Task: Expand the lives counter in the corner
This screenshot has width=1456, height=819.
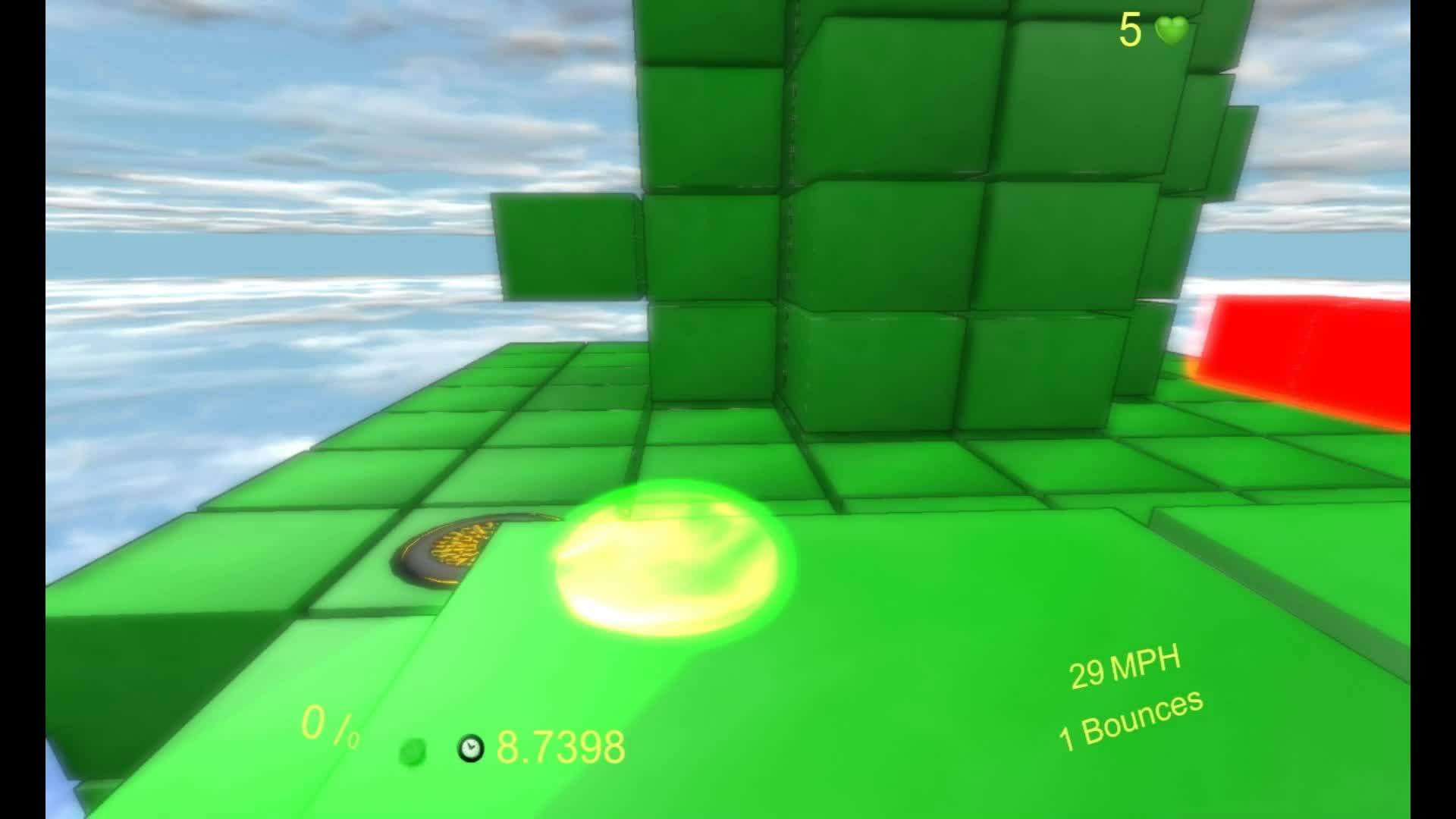Action: (1149, 30)
